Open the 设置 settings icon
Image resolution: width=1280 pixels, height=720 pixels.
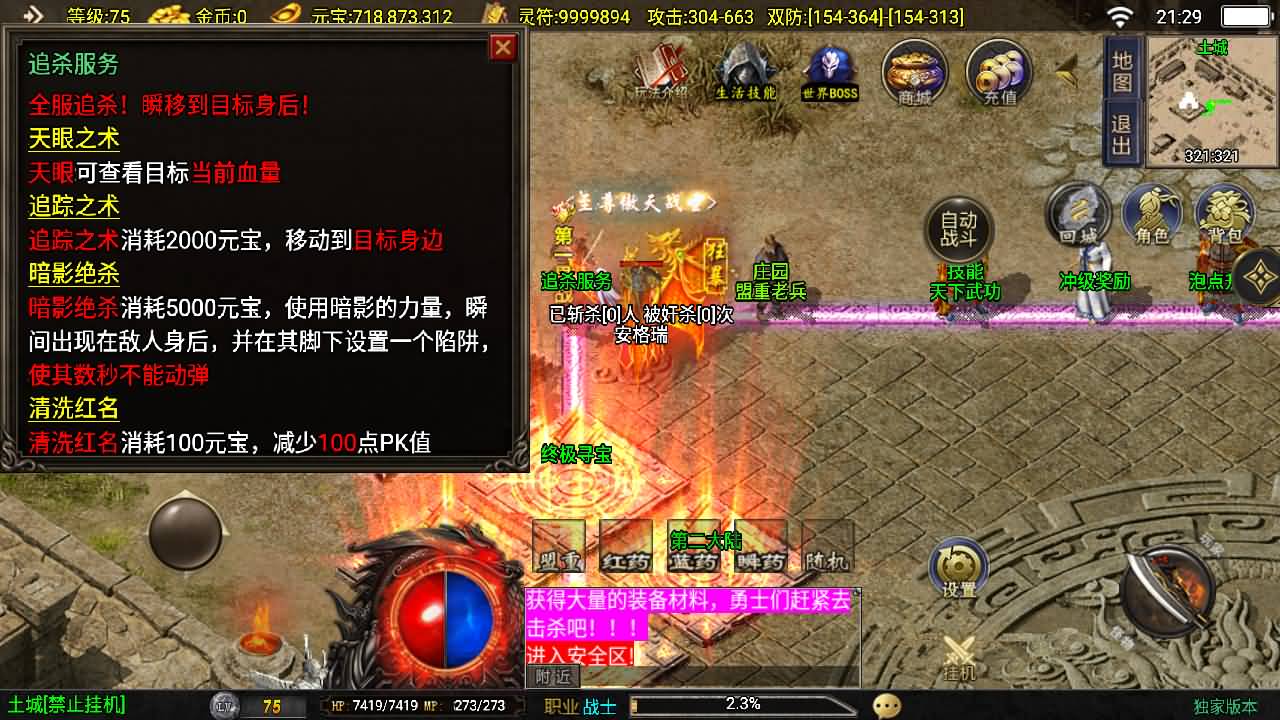[958, 567]
